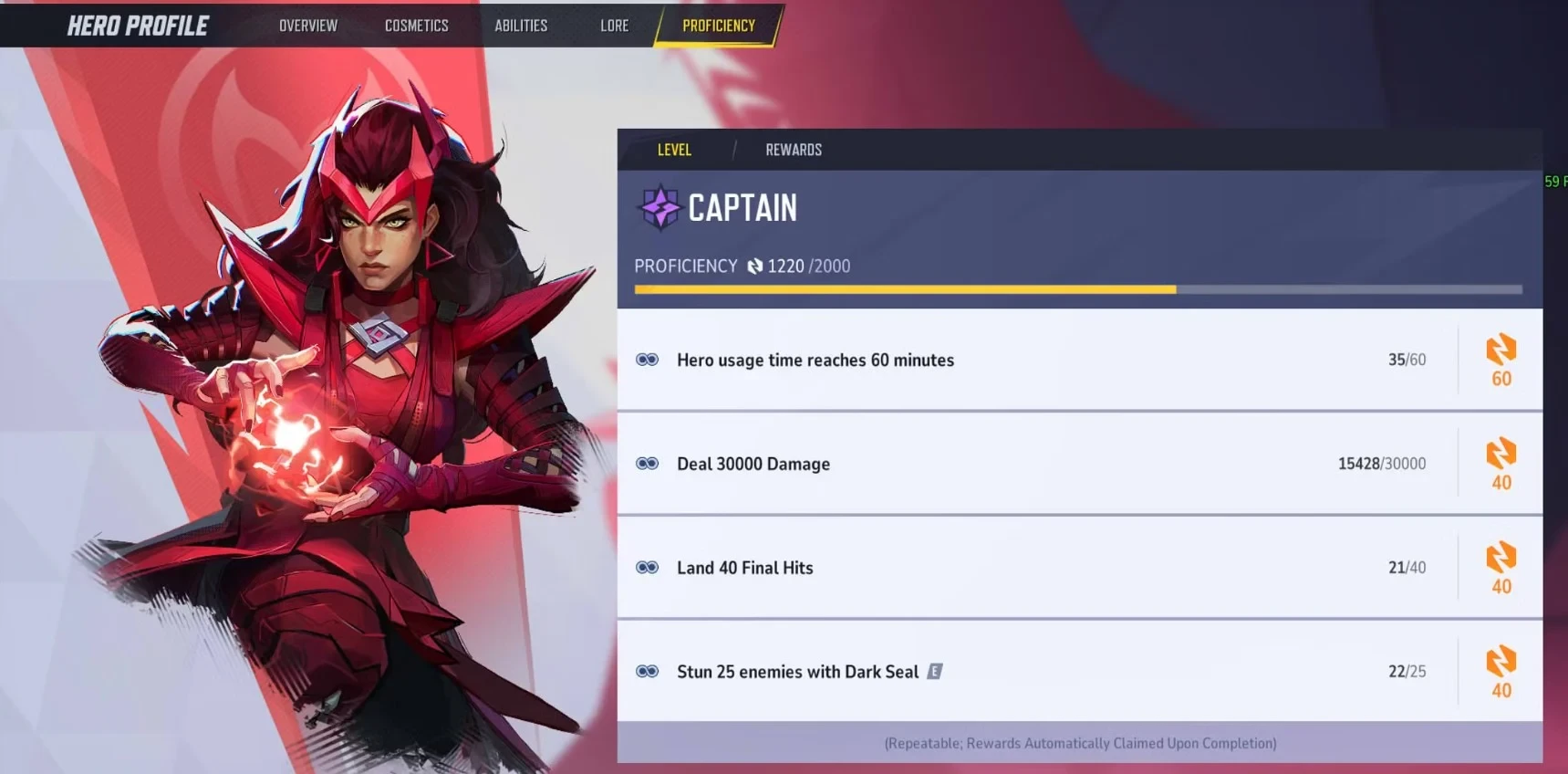Select the Proficiency tab

[718, 26]
